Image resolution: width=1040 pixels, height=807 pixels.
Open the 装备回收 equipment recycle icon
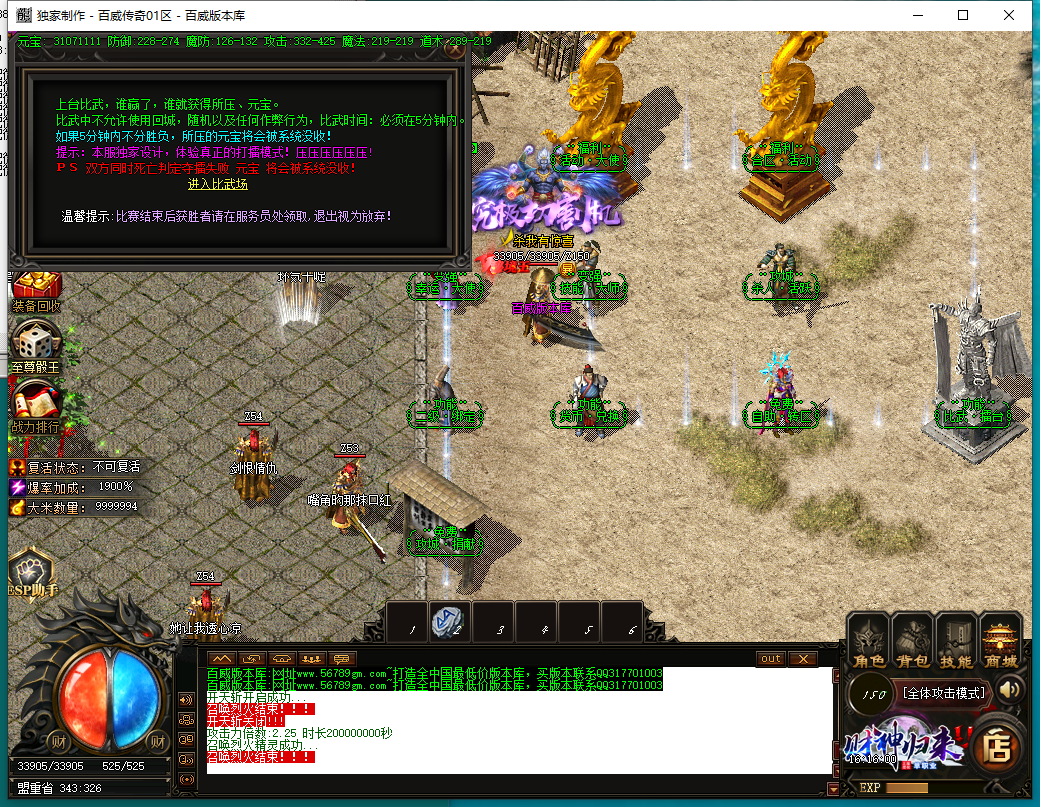click(x=37, y=288)
